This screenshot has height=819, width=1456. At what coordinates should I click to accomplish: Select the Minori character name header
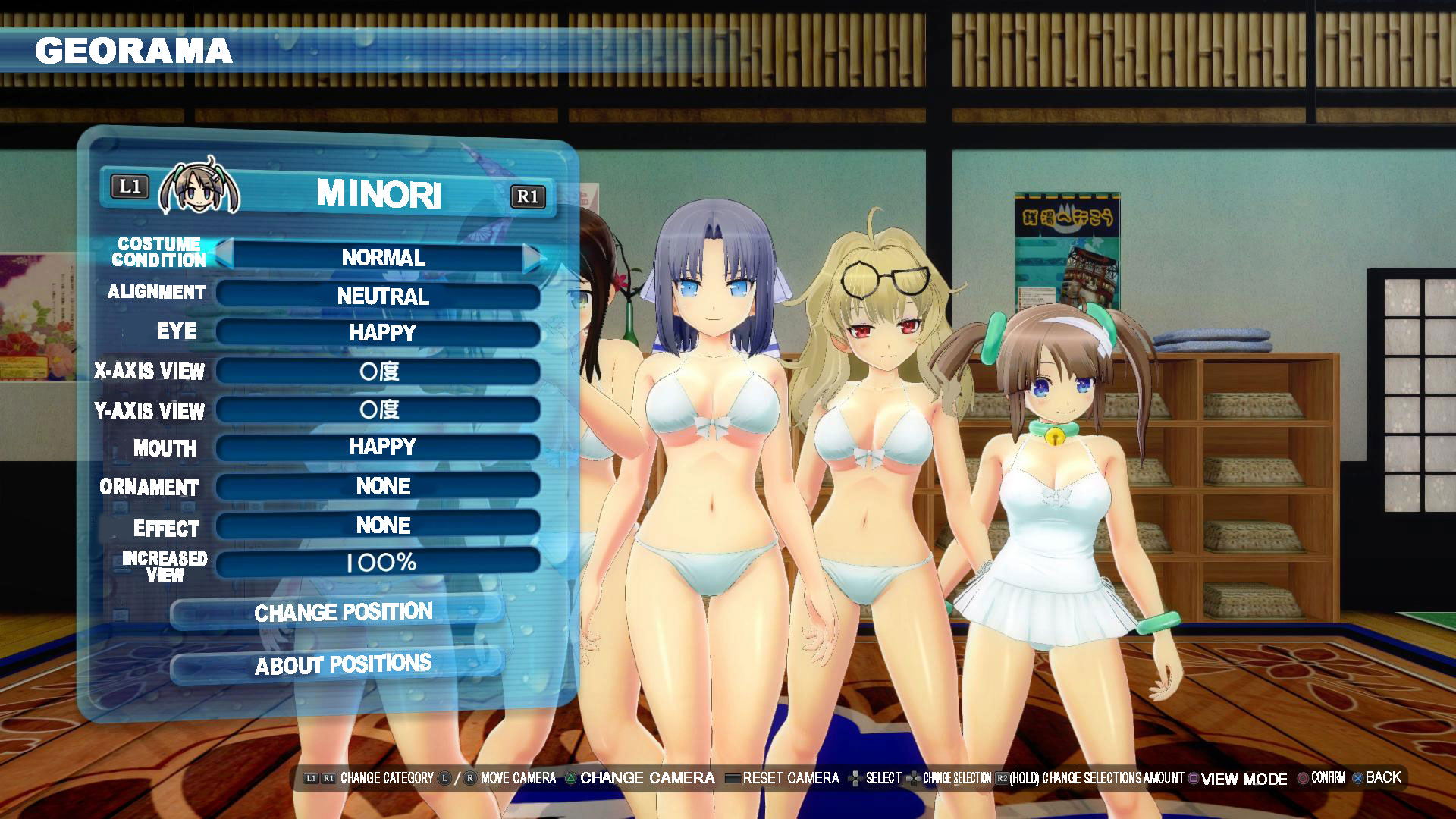(x=378, y=194)
